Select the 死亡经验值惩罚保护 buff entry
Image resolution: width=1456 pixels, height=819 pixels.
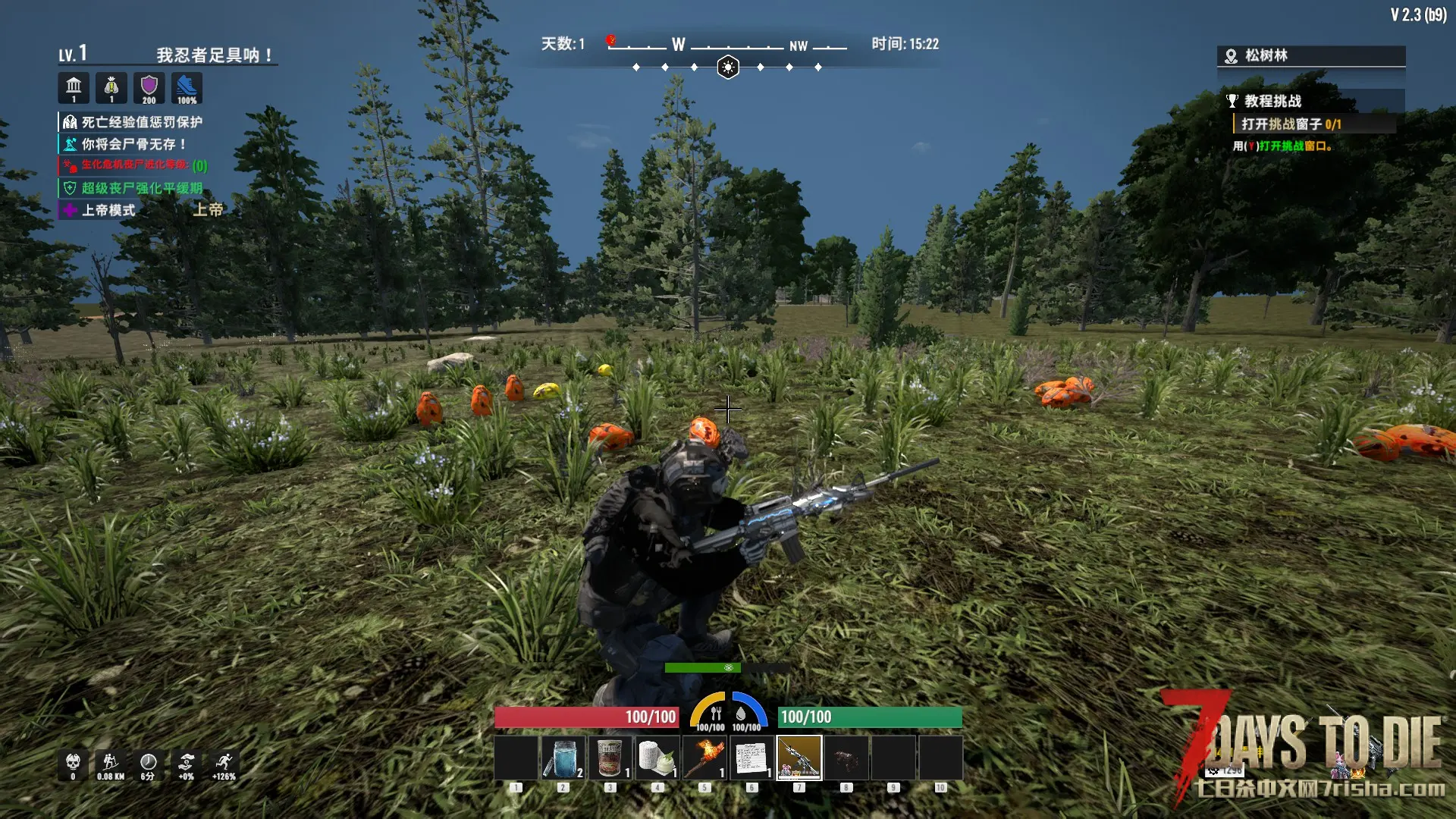pos(133,122)
